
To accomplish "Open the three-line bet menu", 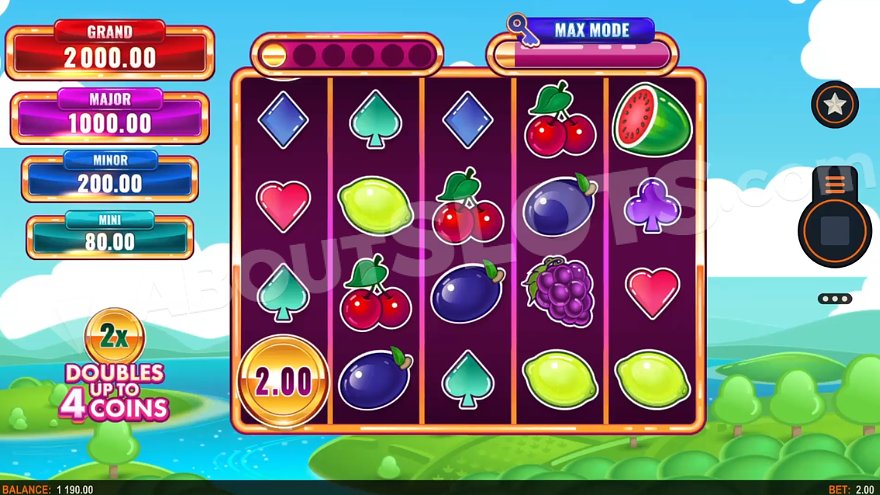I will tap(834, 184).
